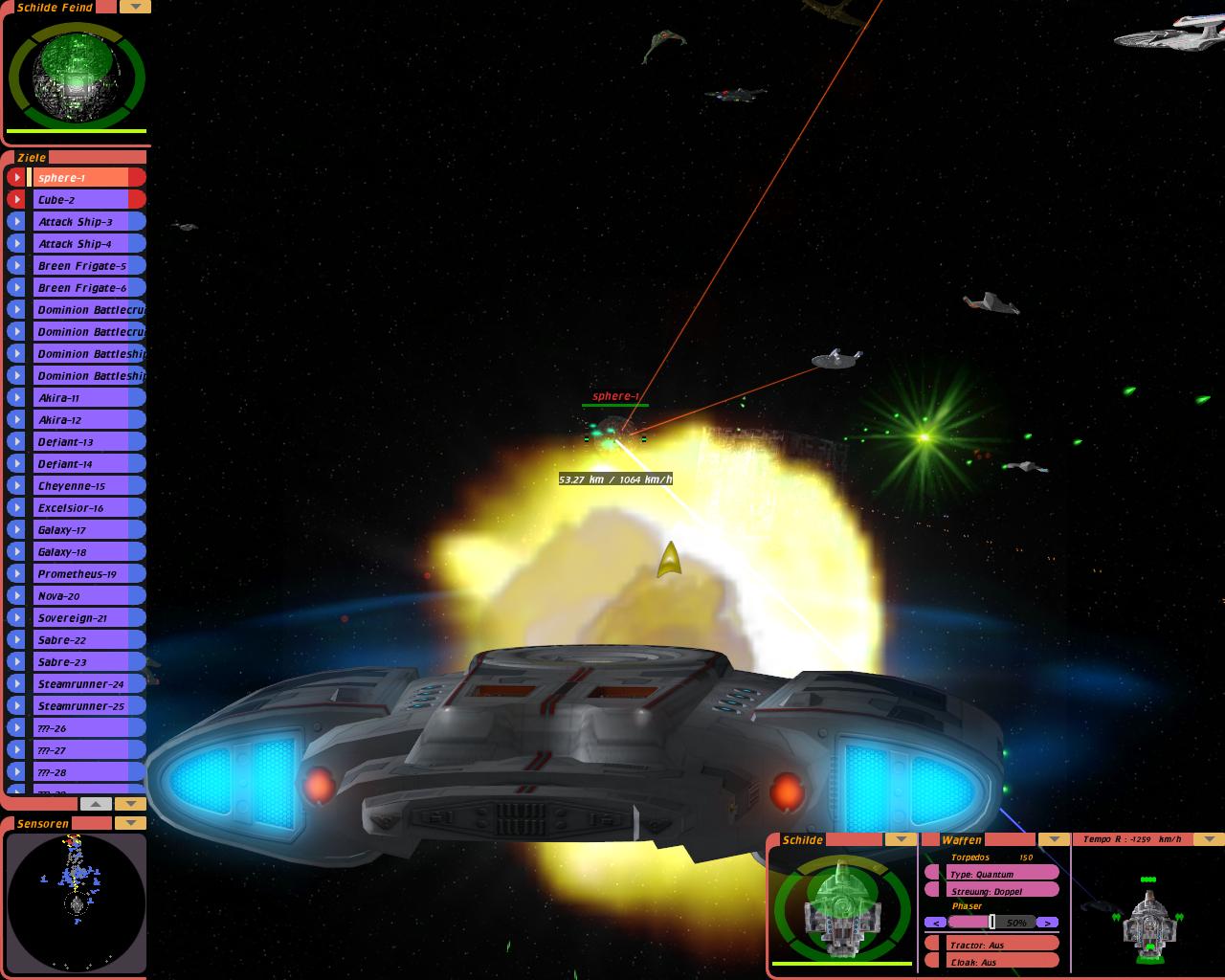Collapse the Waffen weapons panel

point(1054,839)
